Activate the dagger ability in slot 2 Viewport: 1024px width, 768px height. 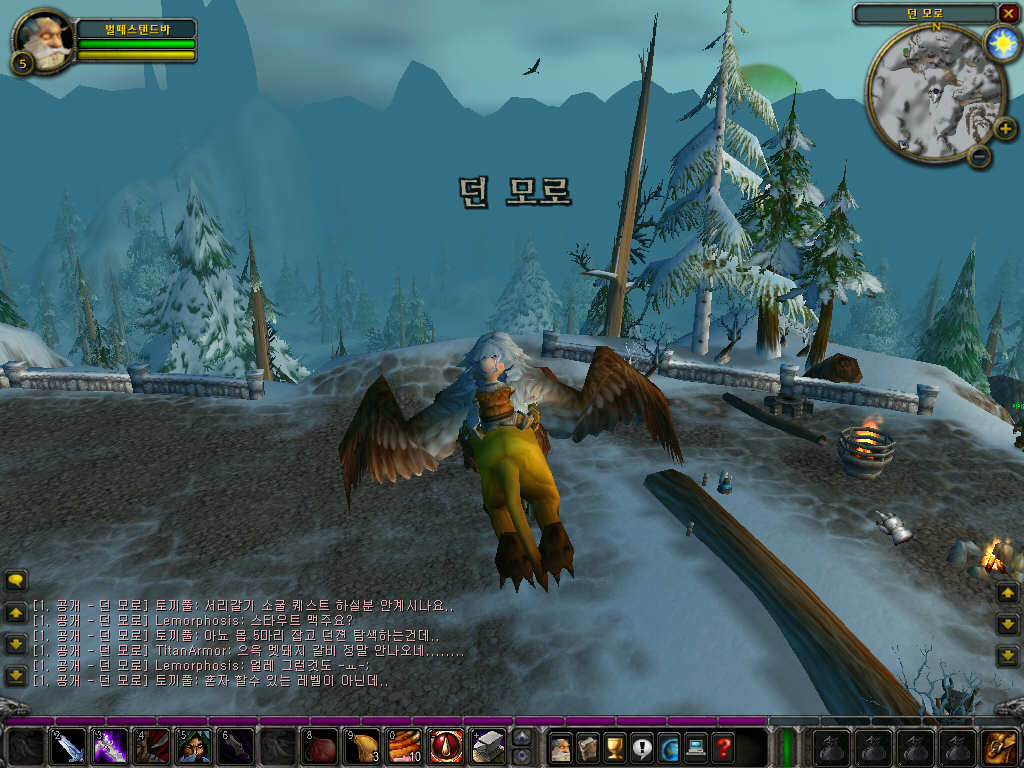(69, 747)
